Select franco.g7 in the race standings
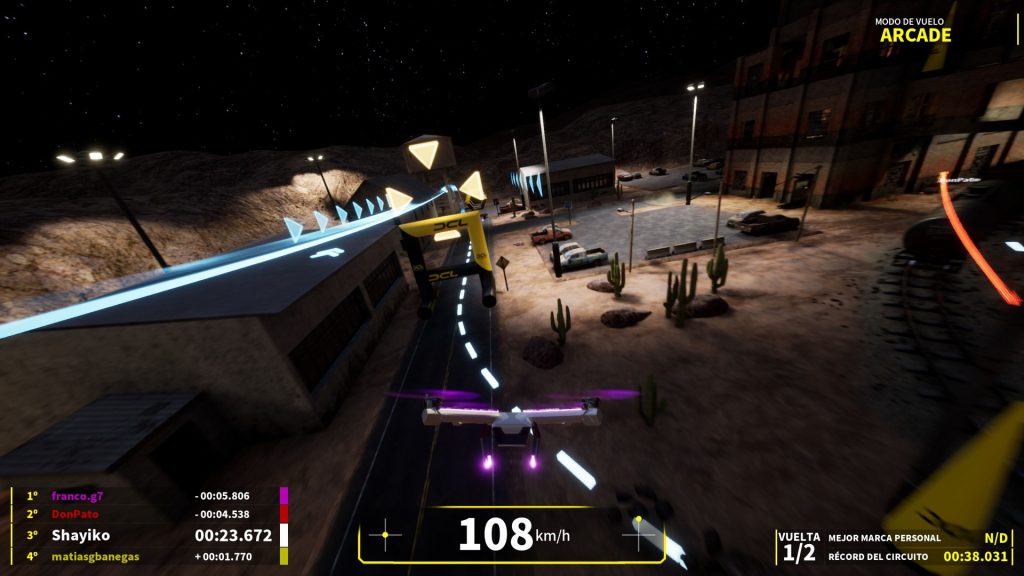This screenshot has width=1024, height=576. (x=78, y=495)
